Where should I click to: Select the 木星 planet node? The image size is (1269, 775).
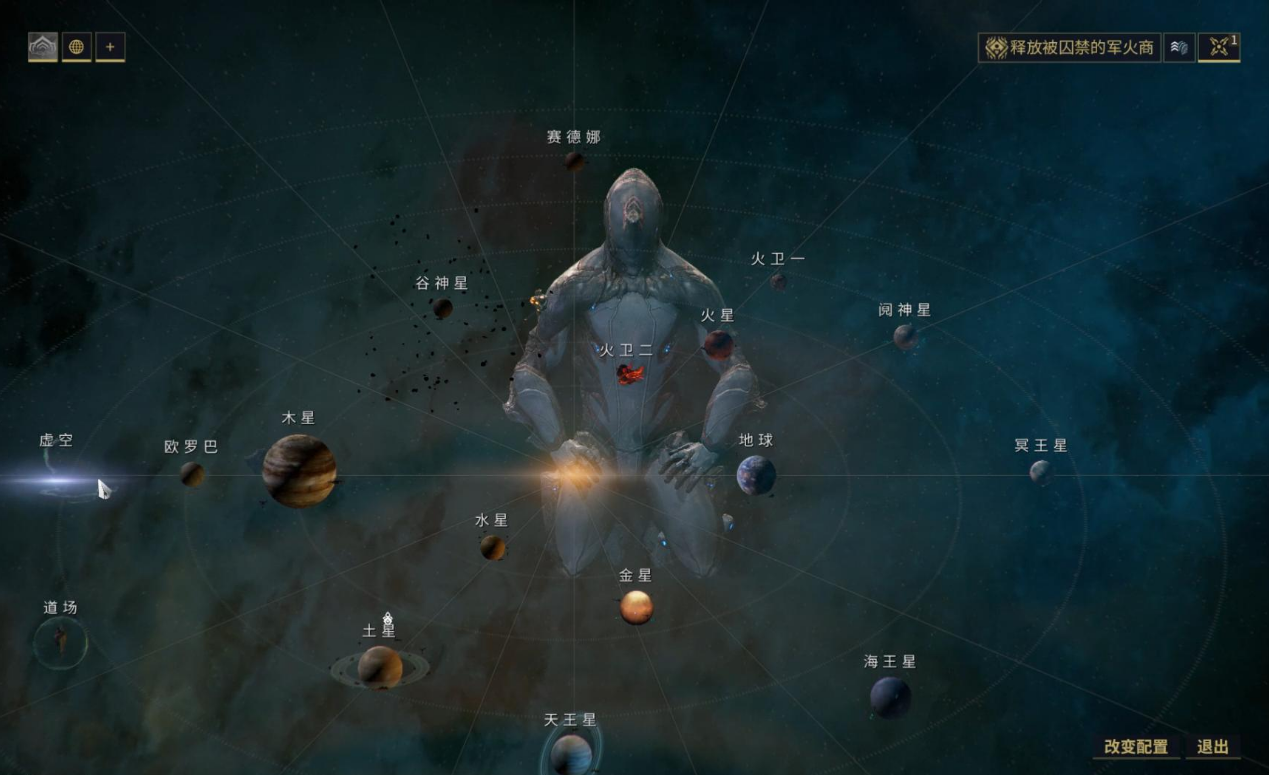(x=299, y=471)
